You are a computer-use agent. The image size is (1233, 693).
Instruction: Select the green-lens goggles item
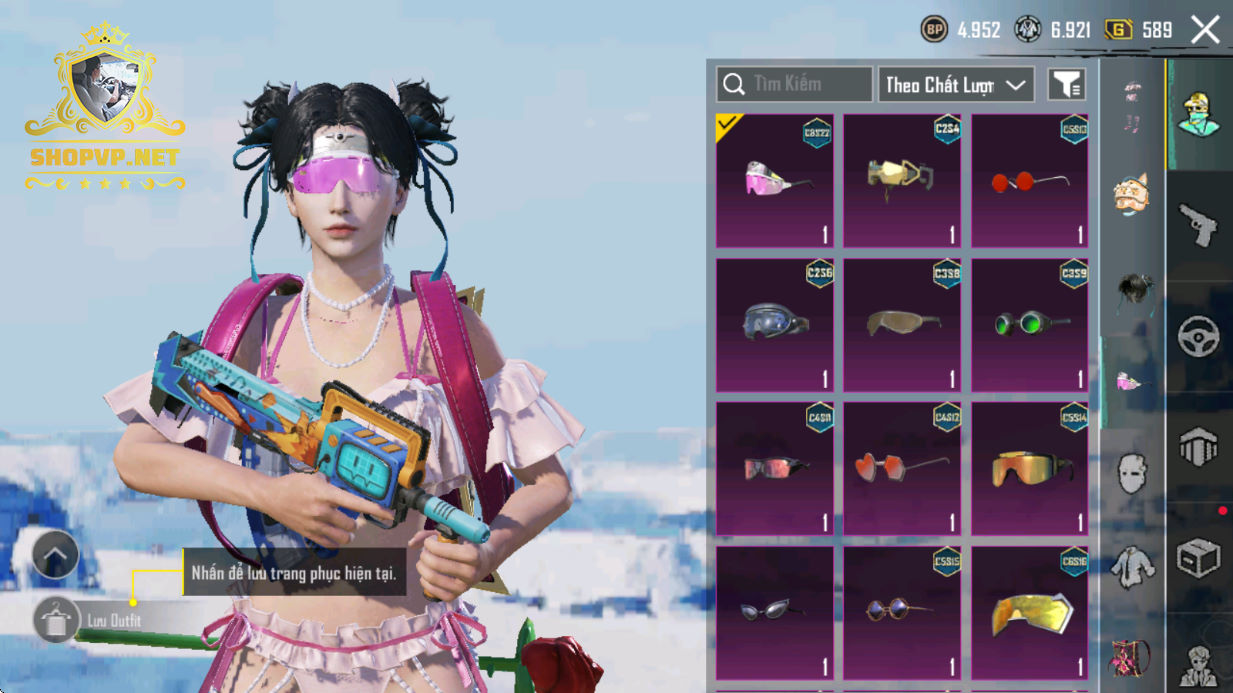pyautogui.click(x=1030, y=325)
